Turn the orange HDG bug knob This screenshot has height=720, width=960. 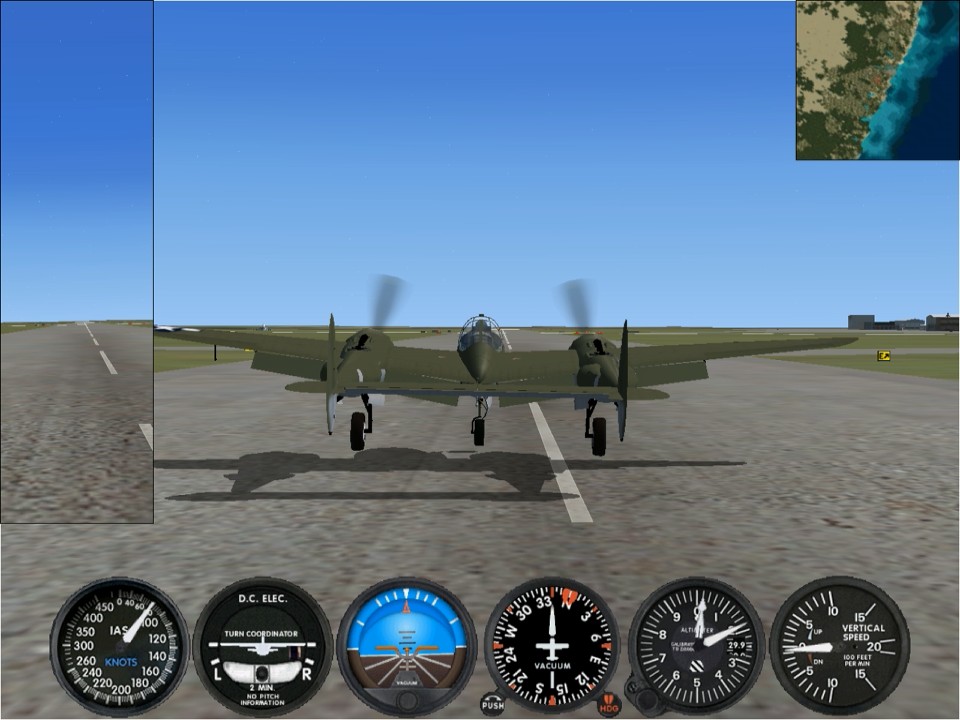point(609,704)
